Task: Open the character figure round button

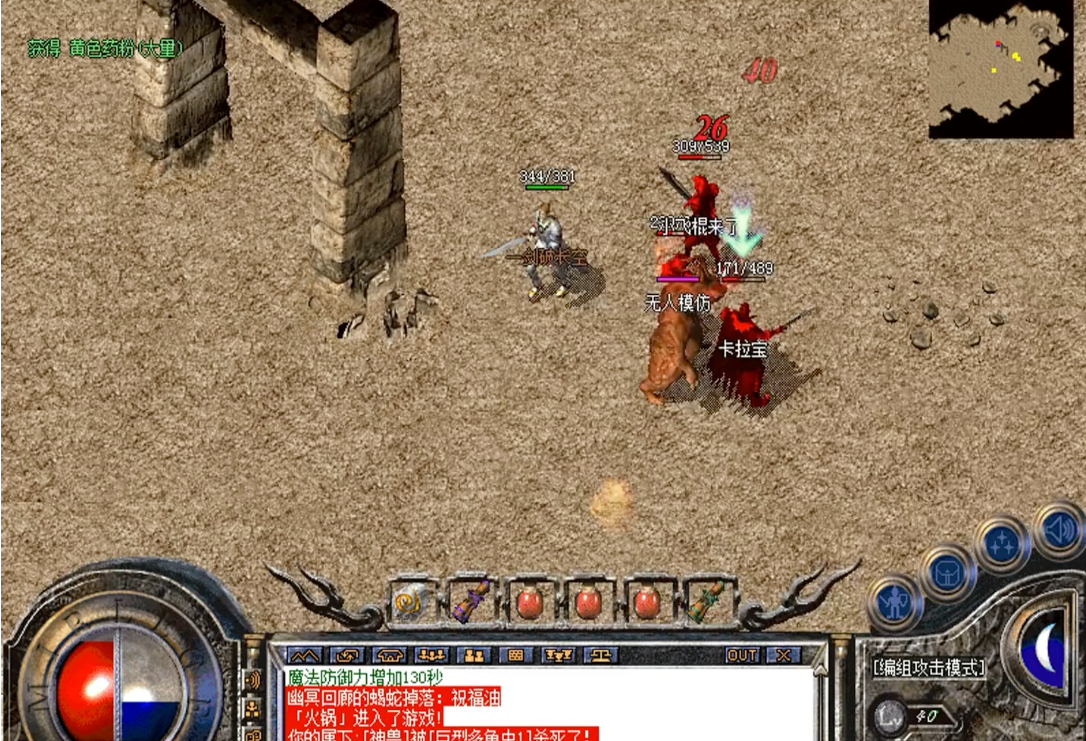Action: pyautogui.click(x=894, y=603)
